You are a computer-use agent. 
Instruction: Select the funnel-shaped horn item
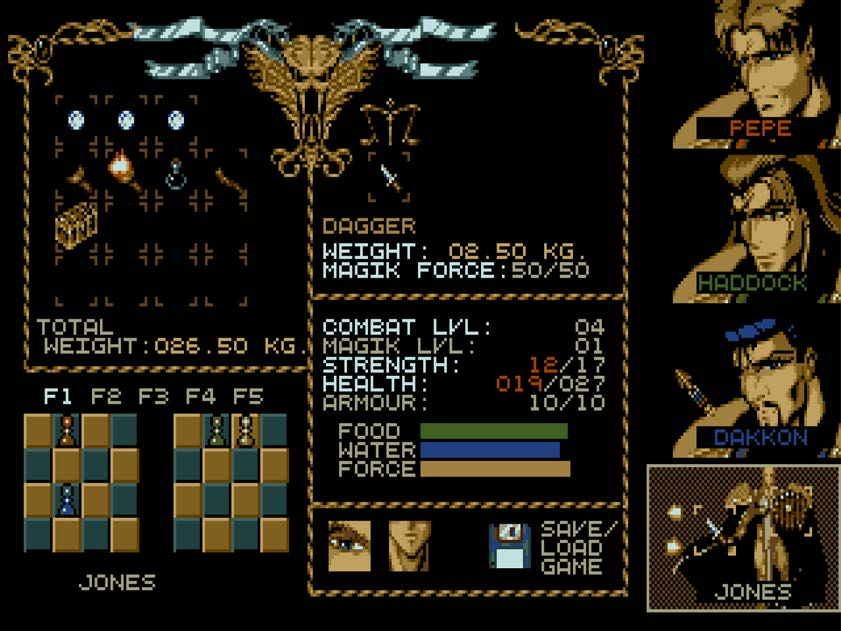[76, 180]
